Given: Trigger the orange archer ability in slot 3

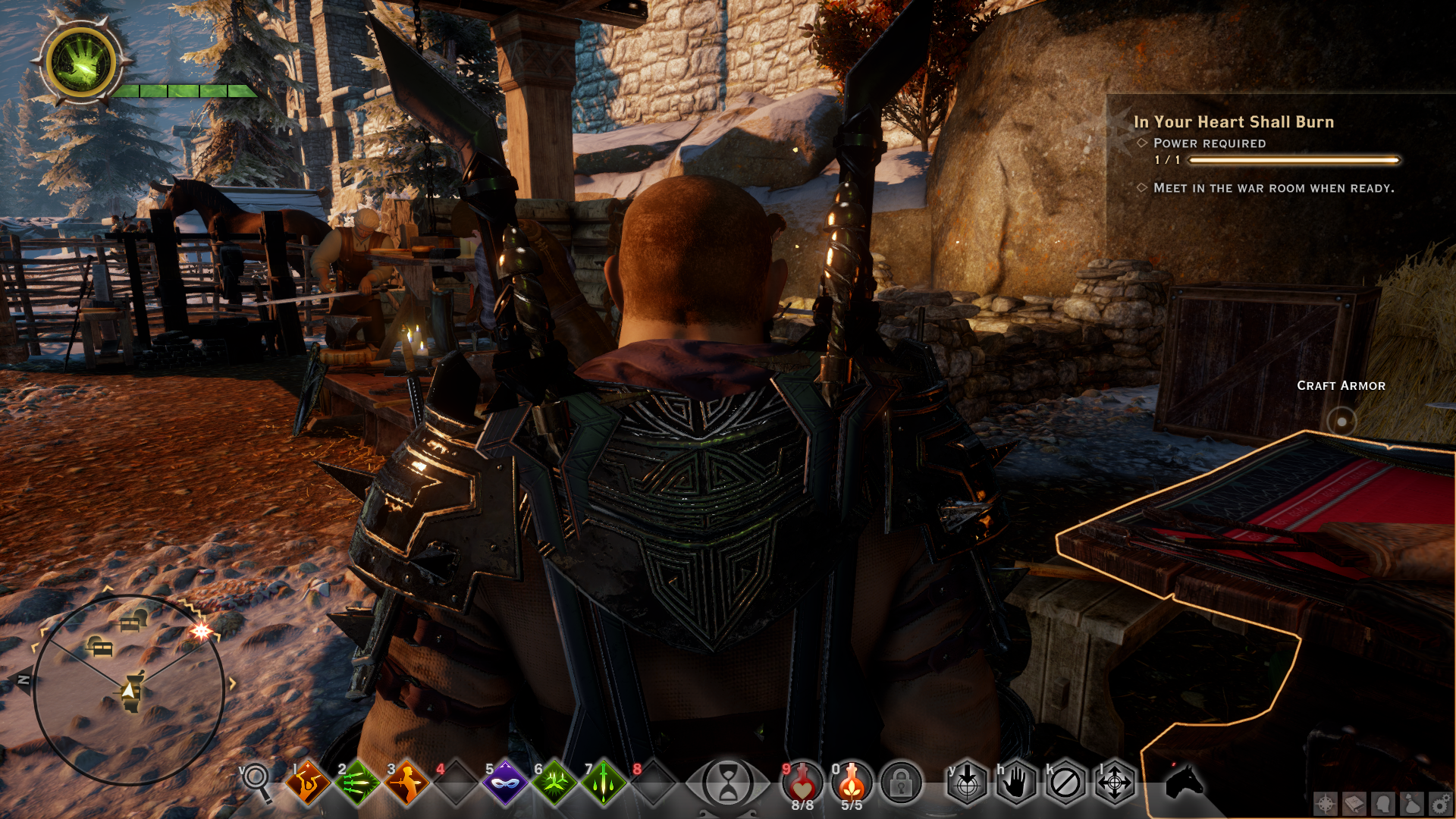Looking at the screenshot, I should 406,782.
